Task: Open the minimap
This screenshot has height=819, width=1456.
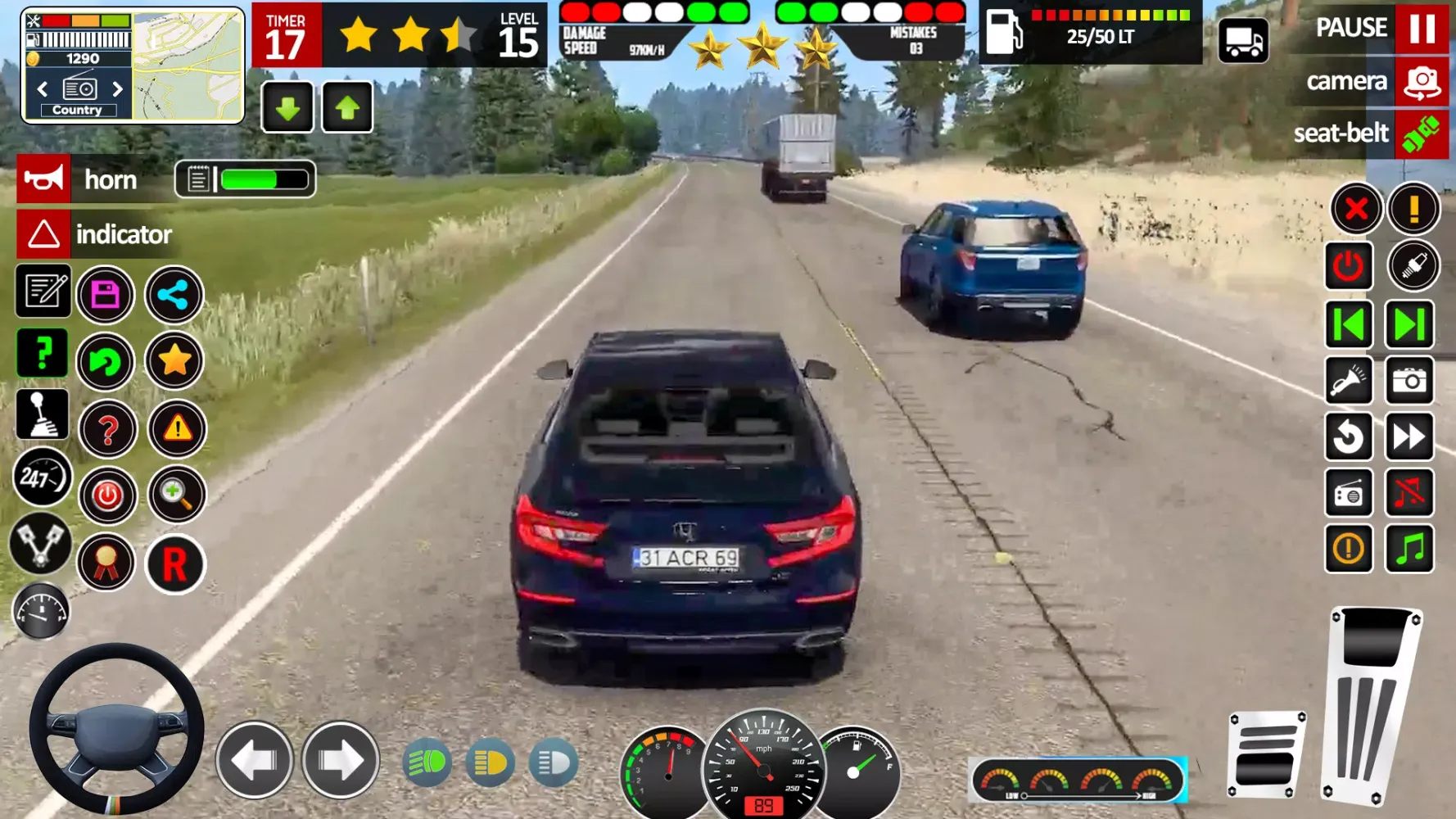Action: (x=188, y=66)
